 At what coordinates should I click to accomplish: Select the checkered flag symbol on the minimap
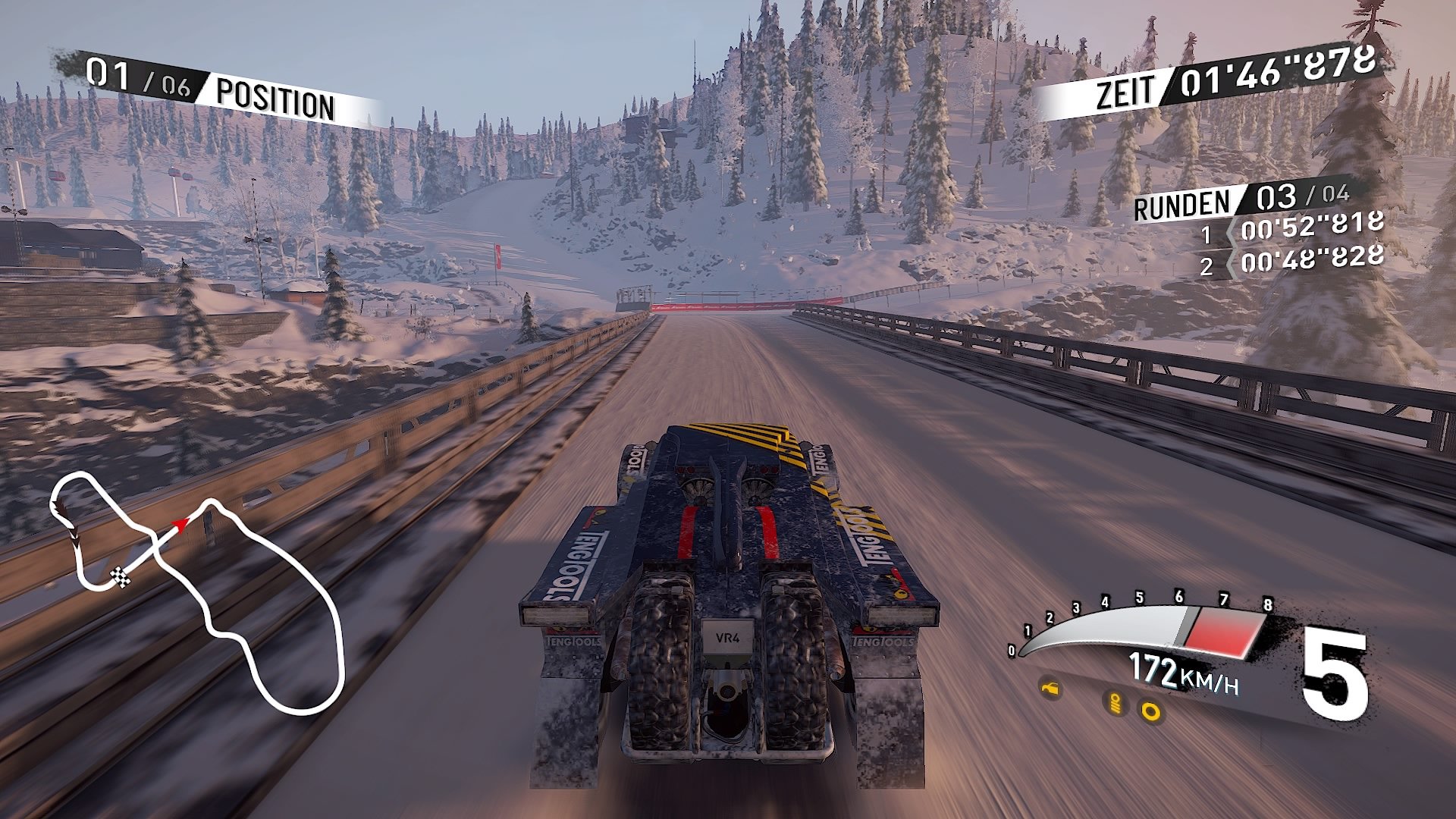pyautogui.click(x=120, y=576)
